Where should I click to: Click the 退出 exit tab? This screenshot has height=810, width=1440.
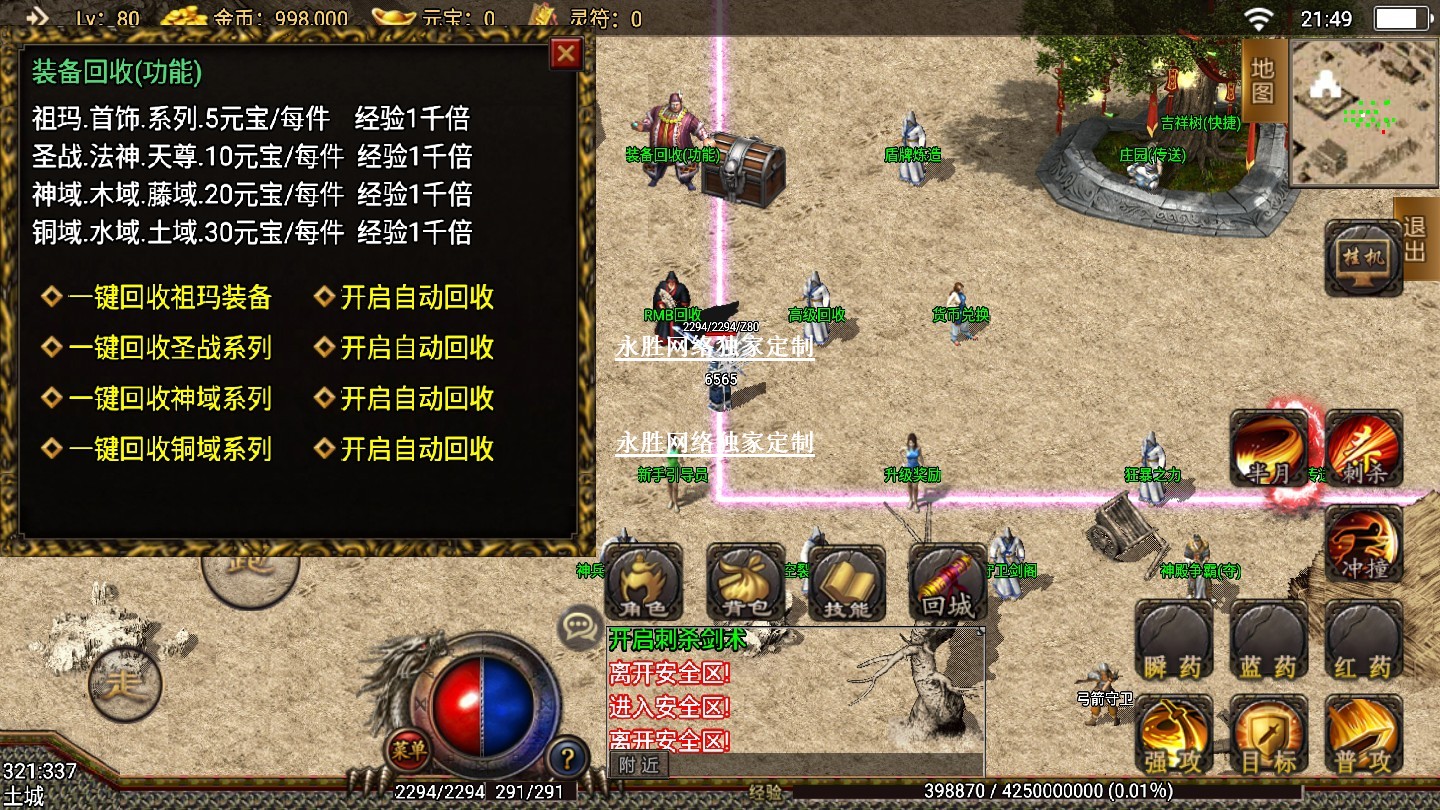click(1415, 239)
